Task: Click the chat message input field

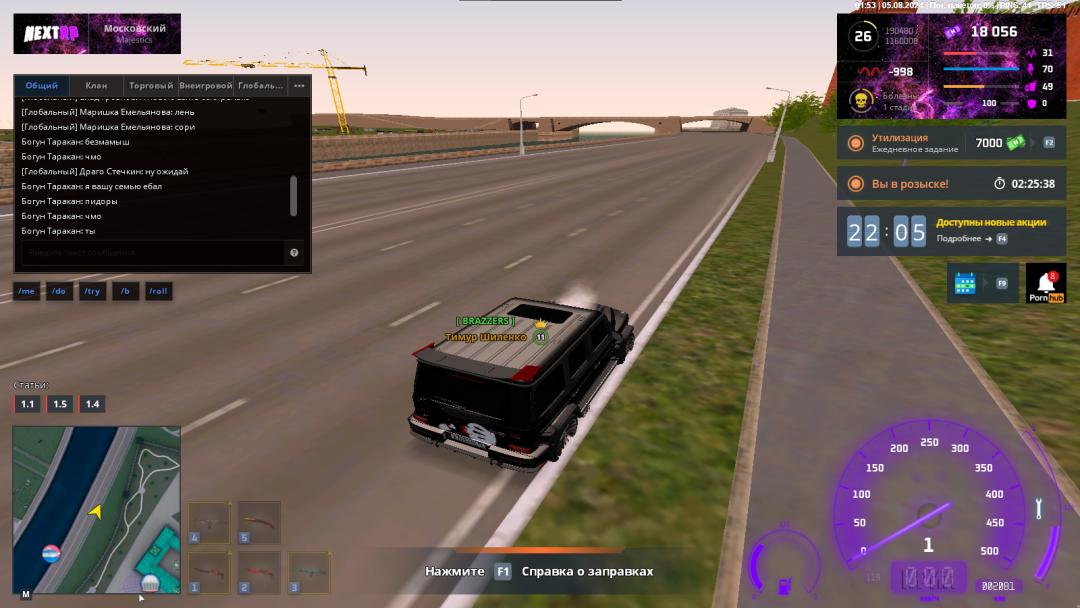Action: click(150, 253)
